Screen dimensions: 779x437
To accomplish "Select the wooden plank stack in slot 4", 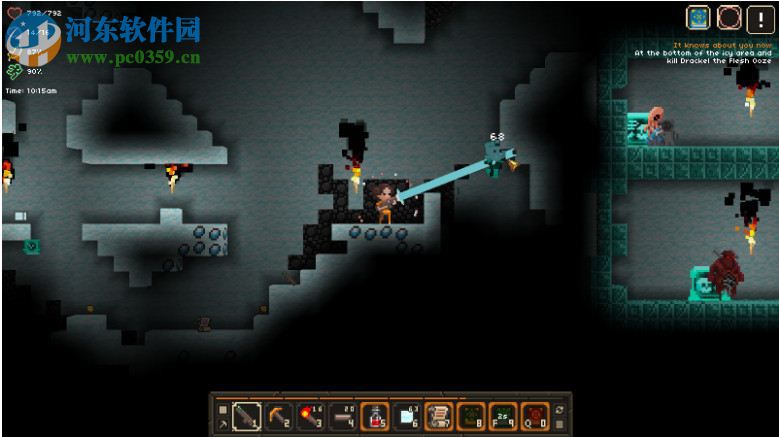I will [342, 415].
